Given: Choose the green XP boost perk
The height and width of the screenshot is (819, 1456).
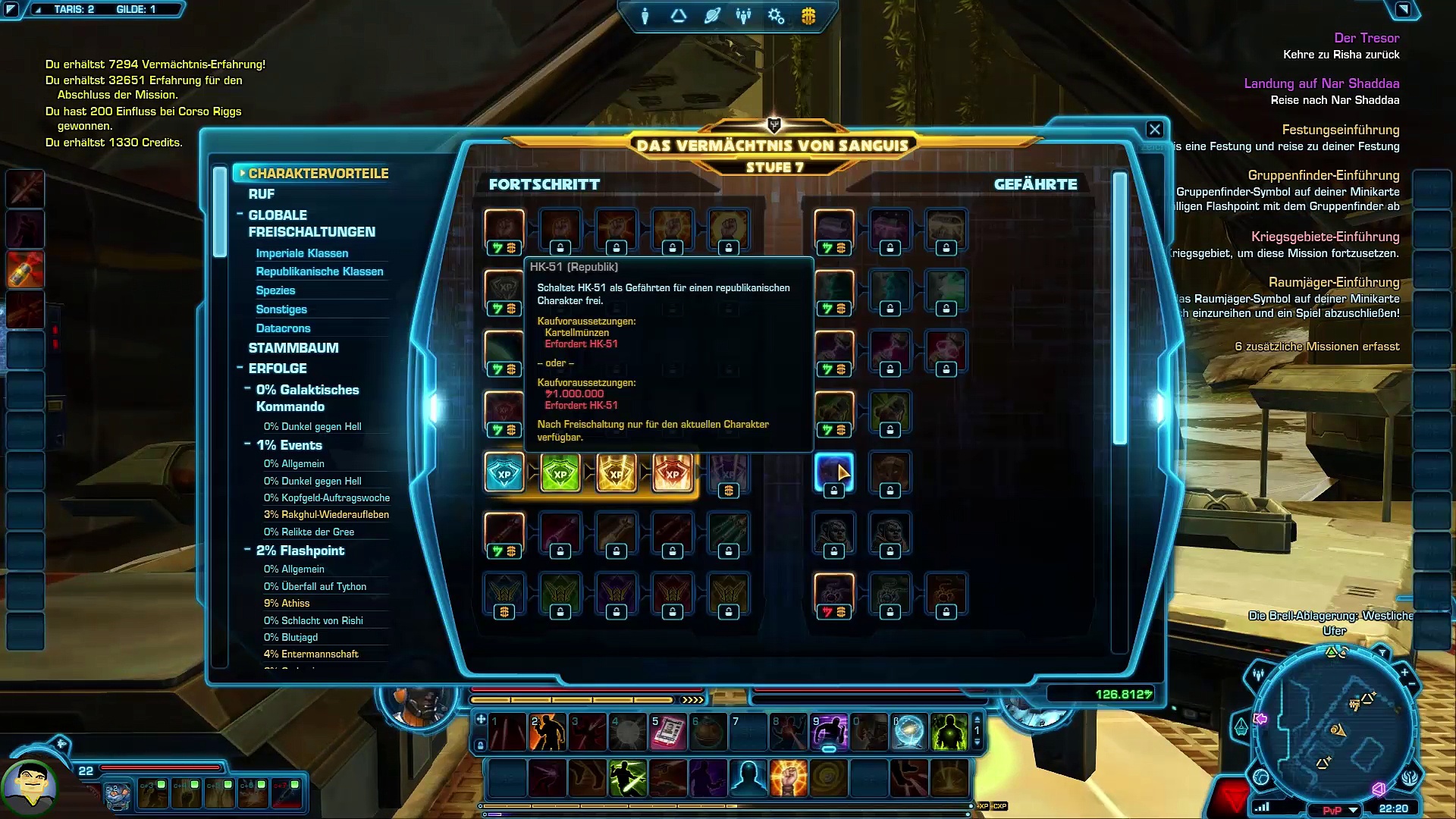Looking at the screenshot, I should 560,473.
